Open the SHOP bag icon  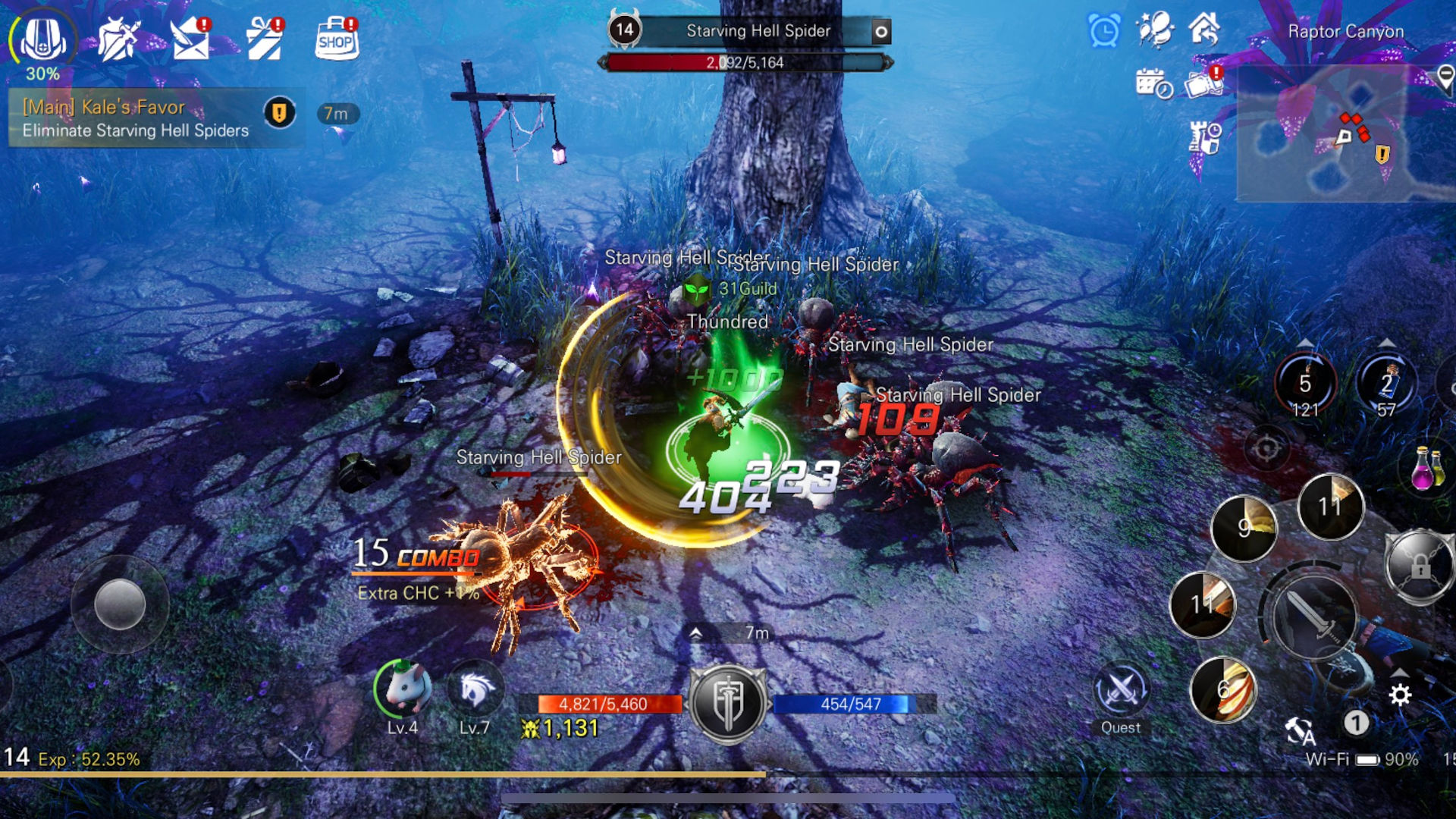click(337, 38)
